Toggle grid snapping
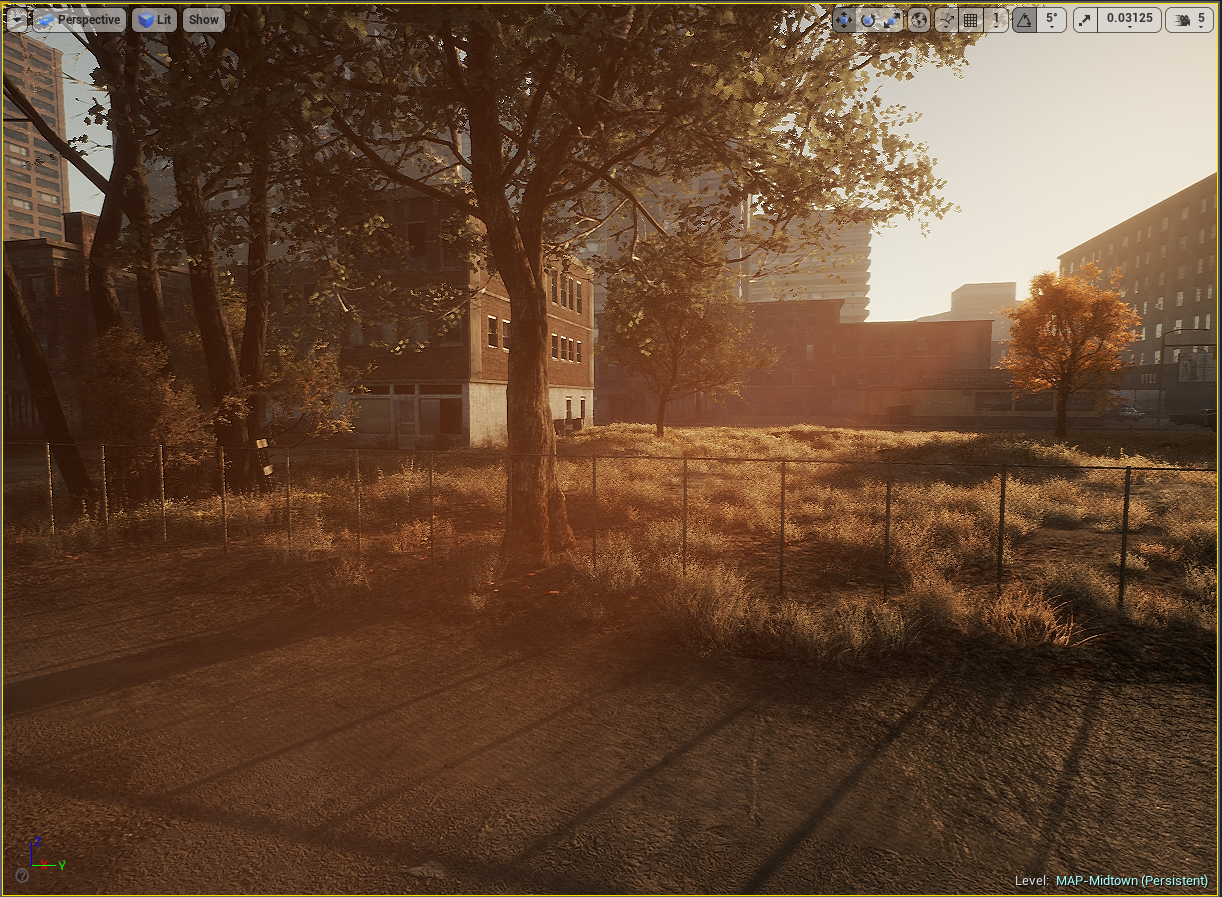The width and height of the screenshot is (1222, 897). [970, 19]
